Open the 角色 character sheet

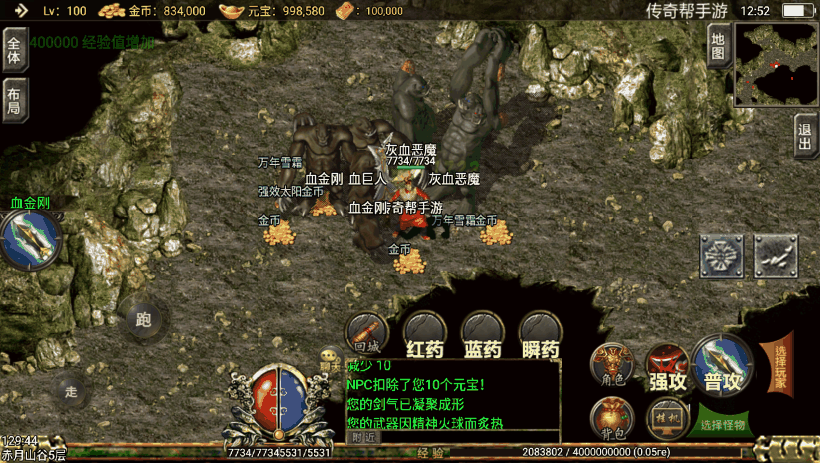[x=612, y=366]
